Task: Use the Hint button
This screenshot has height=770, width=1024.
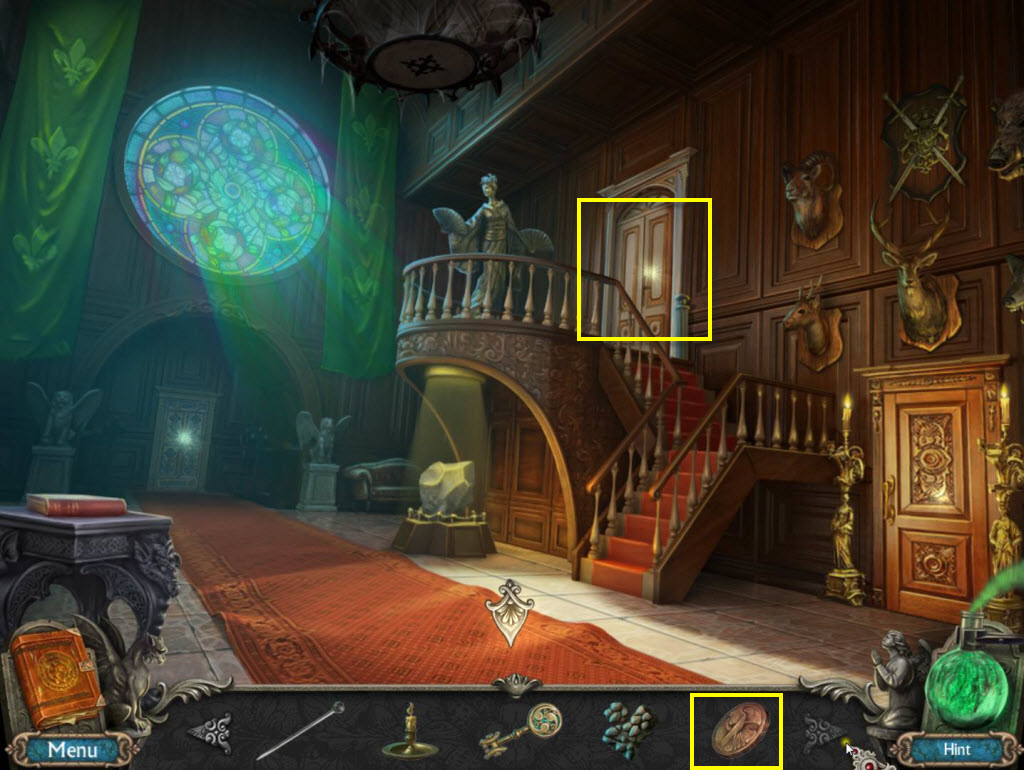Action: point(956,748)
